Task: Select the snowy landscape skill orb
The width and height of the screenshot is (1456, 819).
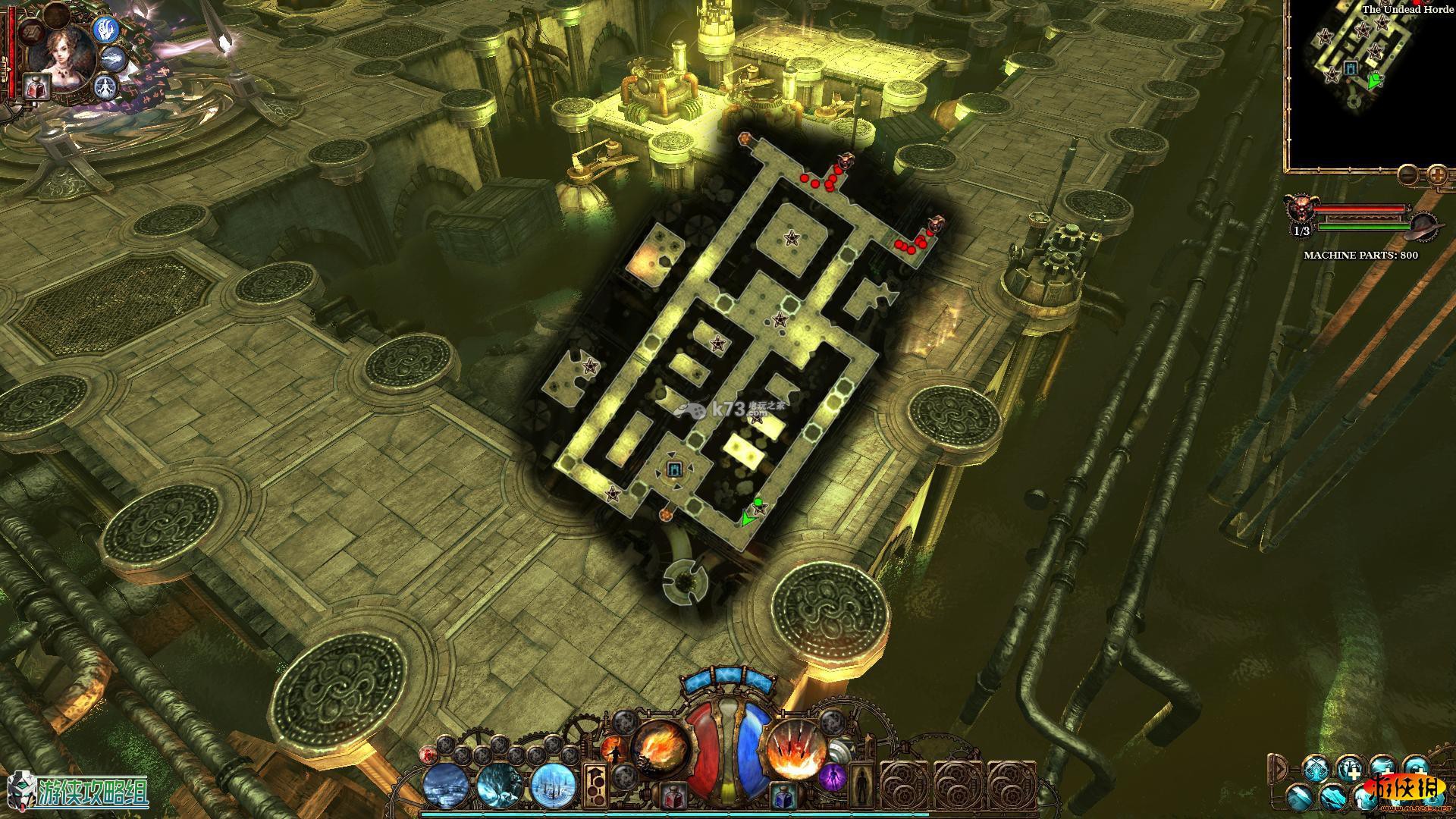Action: (x=447, y=784)
